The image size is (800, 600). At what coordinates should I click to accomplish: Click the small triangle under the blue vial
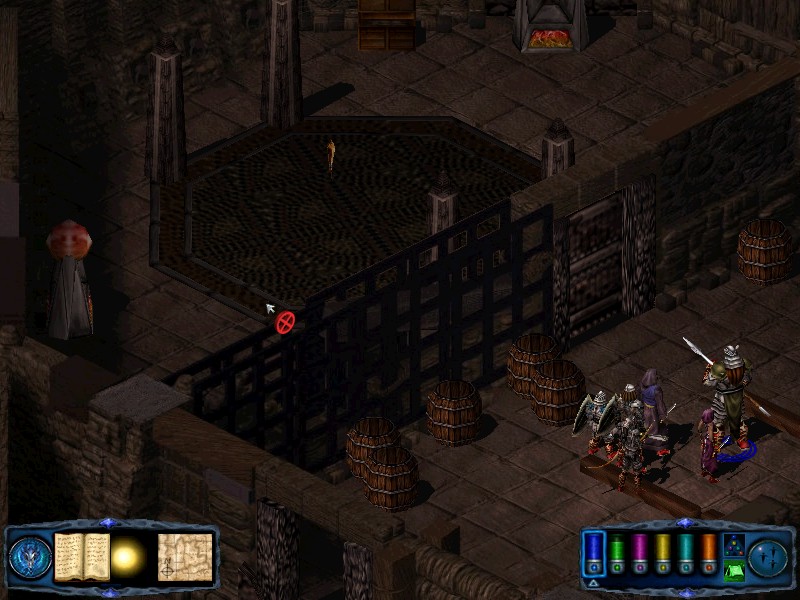[x=593, y=582]
